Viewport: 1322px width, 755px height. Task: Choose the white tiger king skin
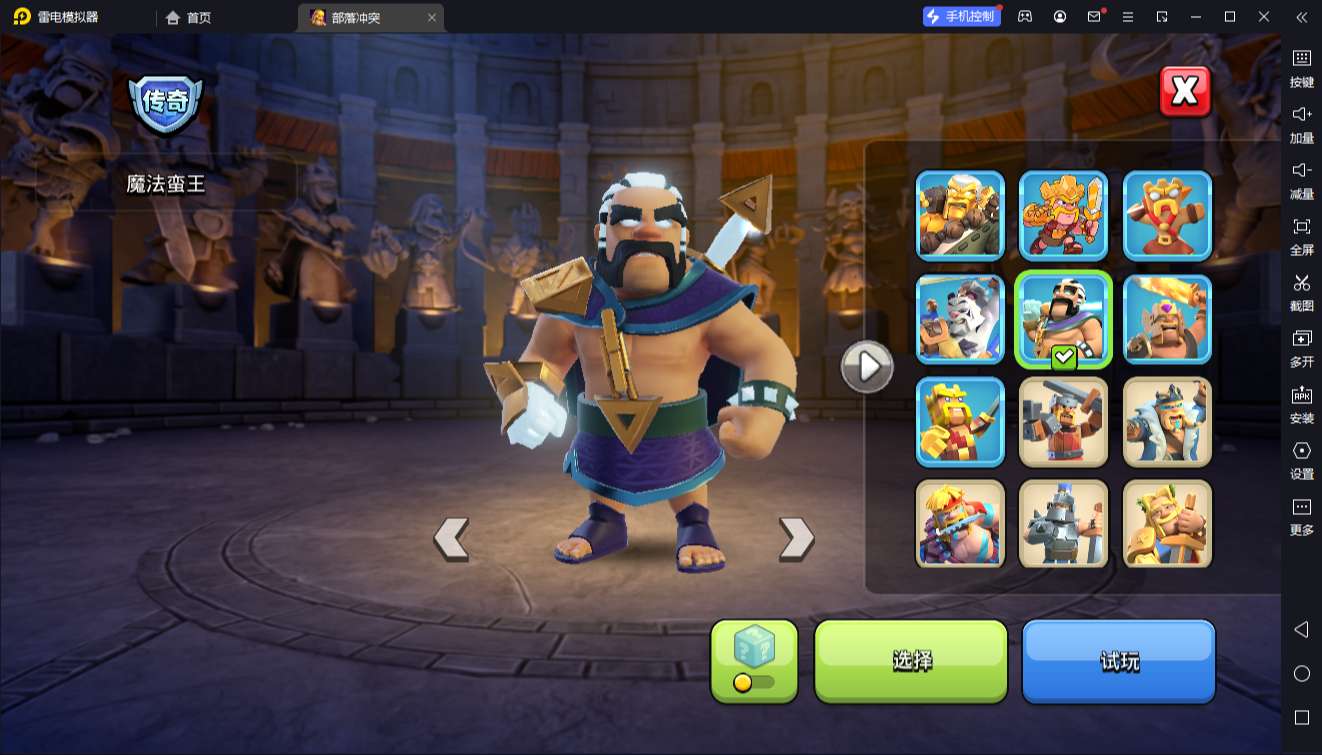coord(960,319)
